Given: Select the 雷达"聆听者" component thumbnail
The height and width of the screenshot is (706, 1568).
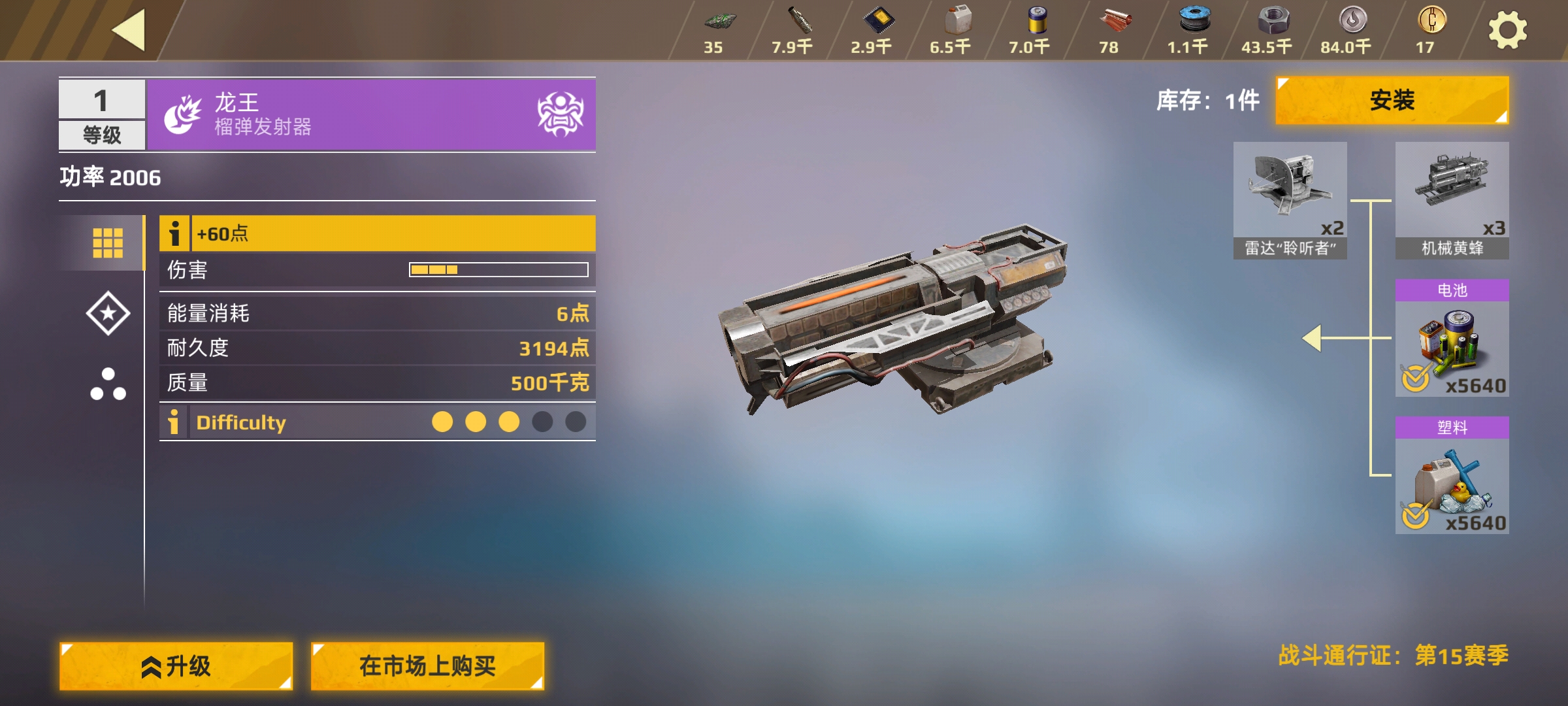Looking at the screenshot, I should point(1290,199).
